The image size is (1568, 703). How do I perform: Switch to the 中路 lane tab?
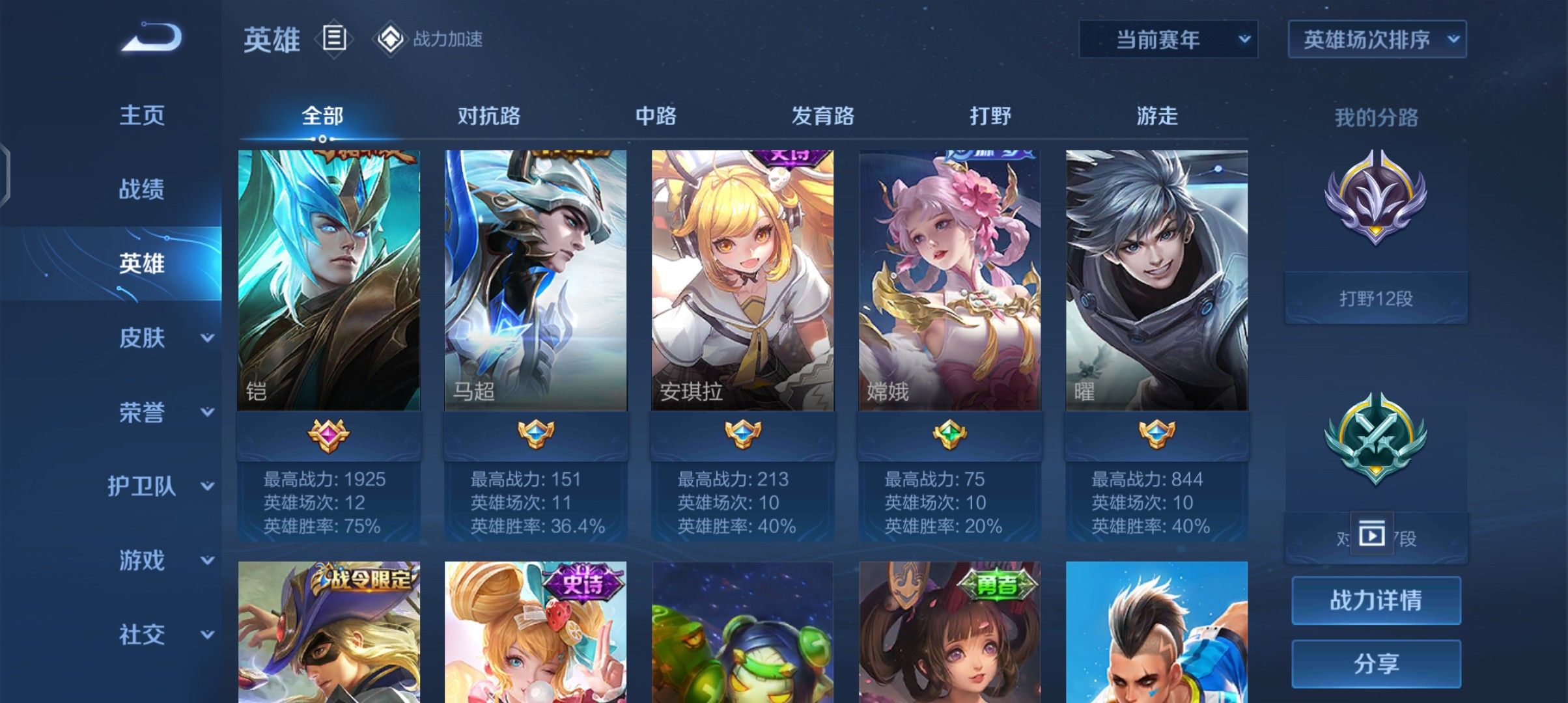(658, 116)
